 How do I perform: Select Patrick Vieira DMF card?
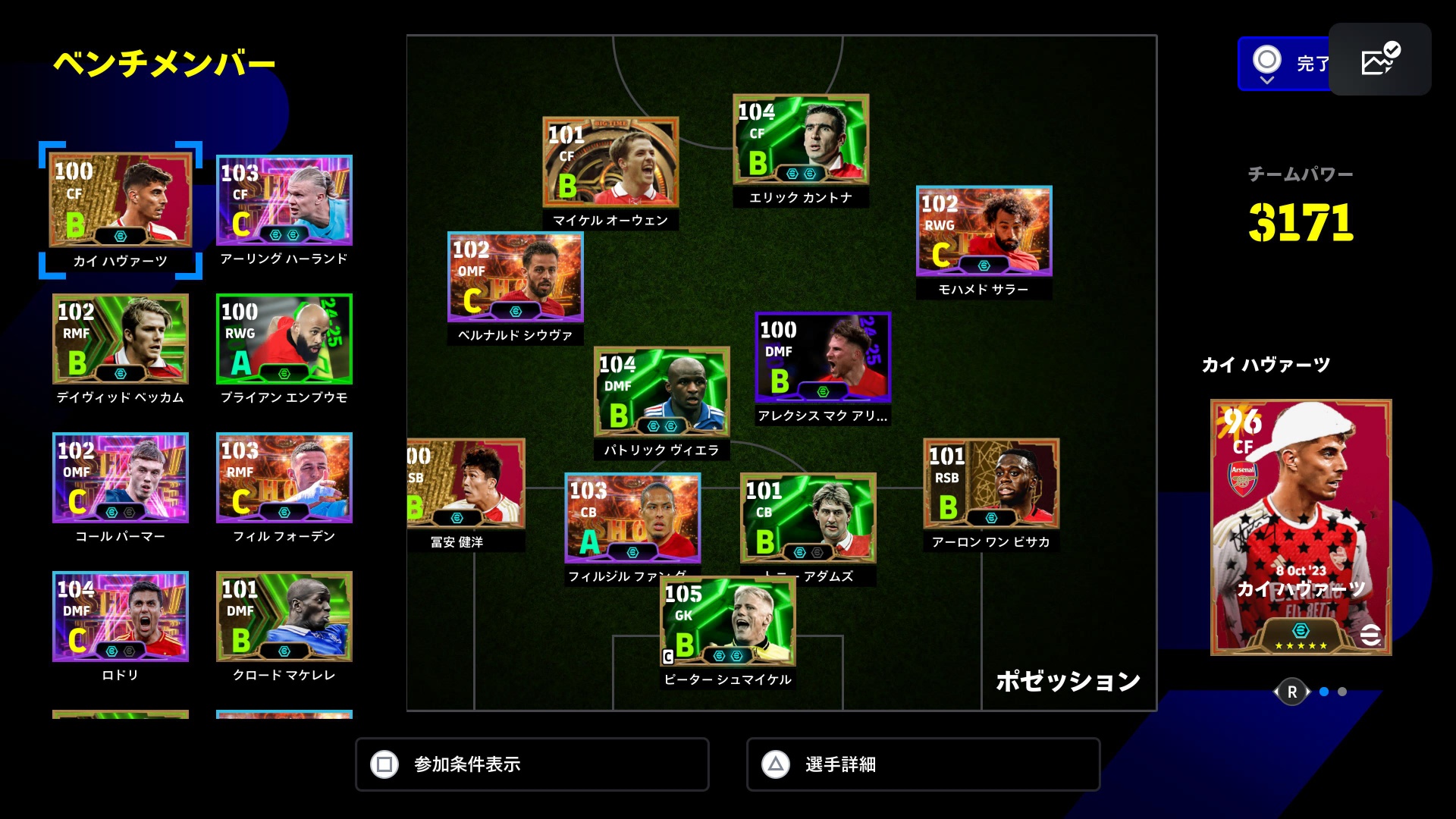[661, 392]
